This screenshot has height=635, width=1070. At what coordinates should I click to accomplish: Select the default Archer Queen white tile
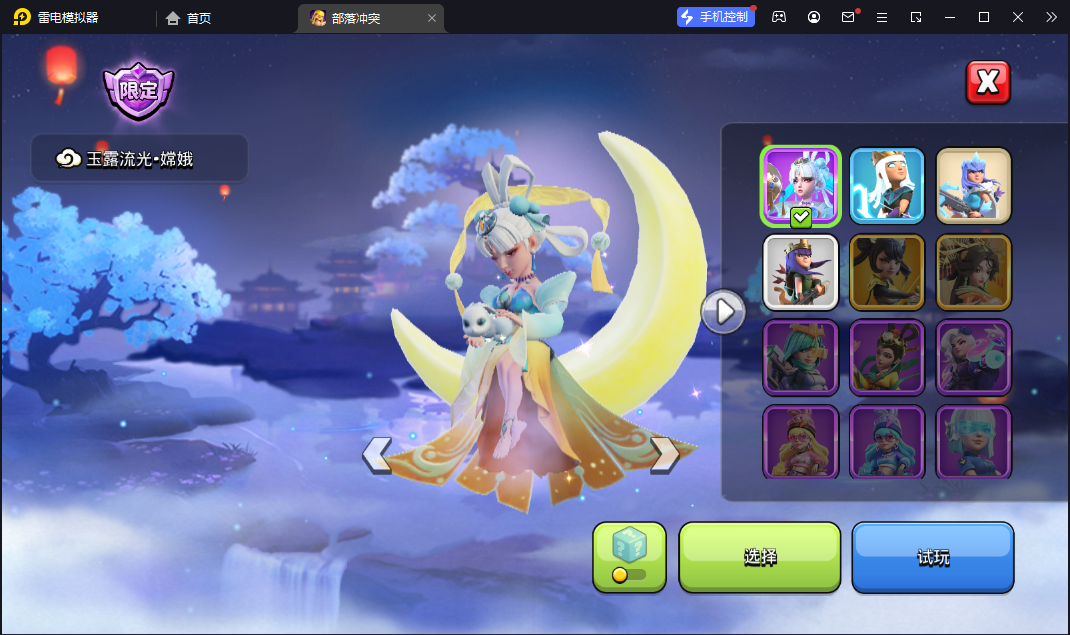pos(801,272)
